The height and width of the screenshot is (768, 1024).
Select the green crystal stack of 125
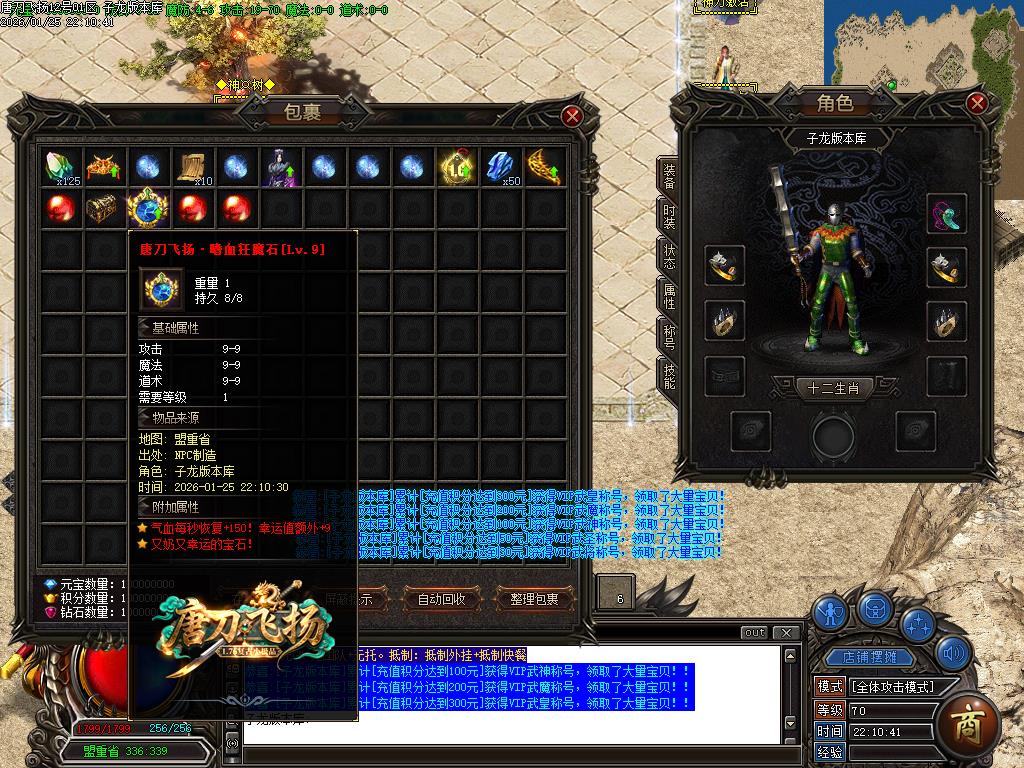tap(61, 167)
